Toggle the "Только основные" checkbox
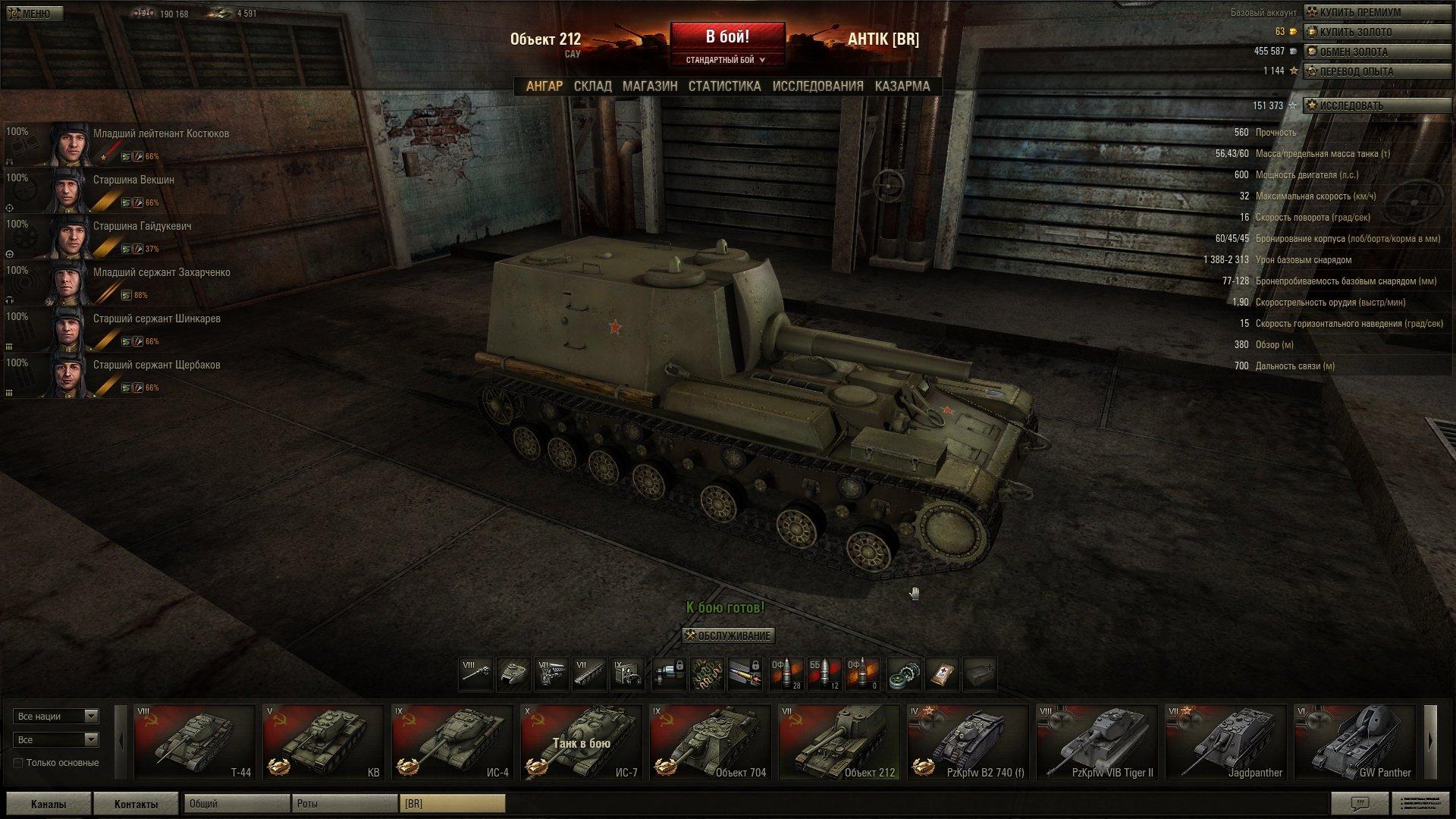 point(18,763)
